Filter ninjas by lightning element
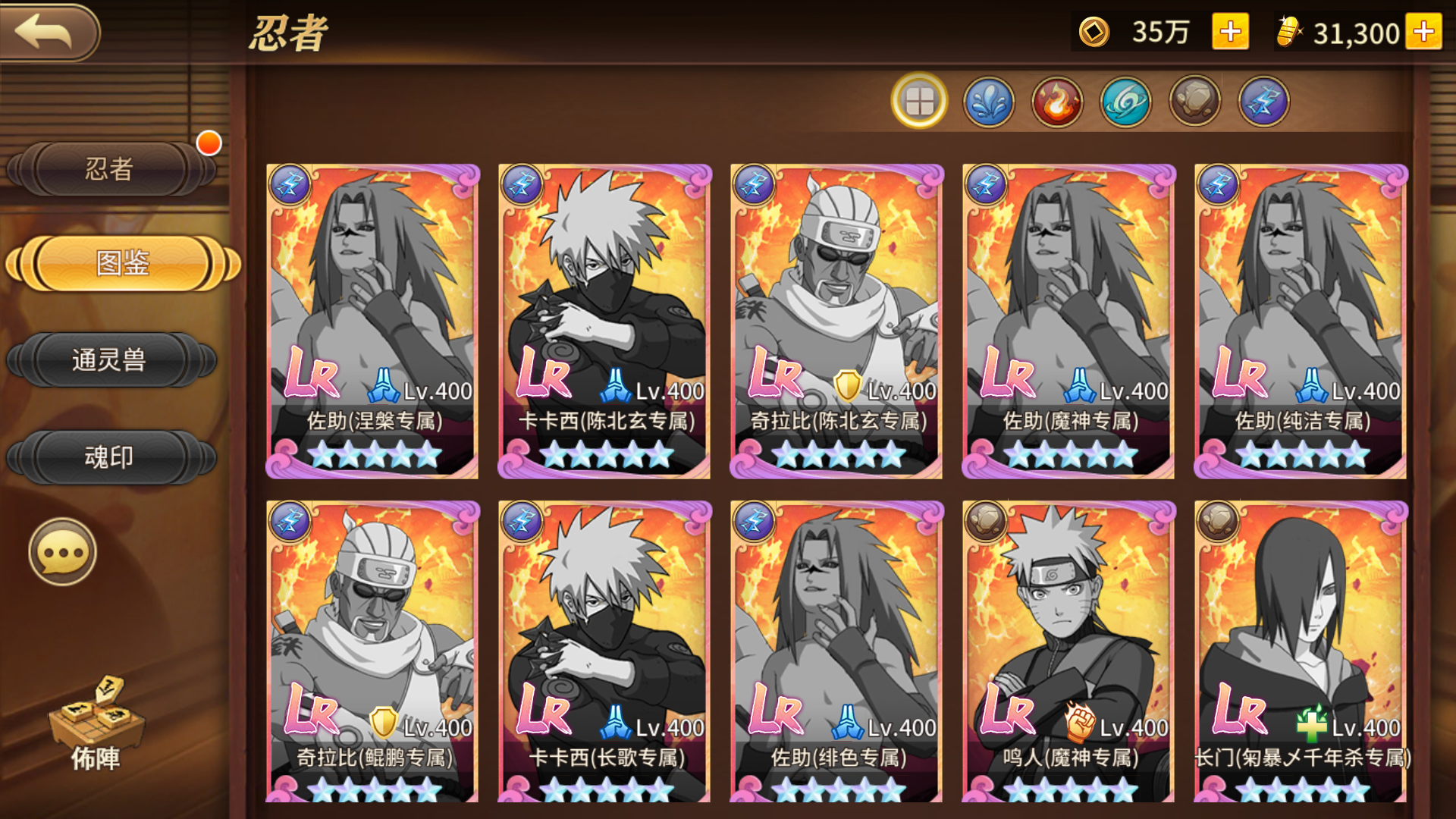The height and width of the screenshot is (819, 1456). coord(1263,101)
